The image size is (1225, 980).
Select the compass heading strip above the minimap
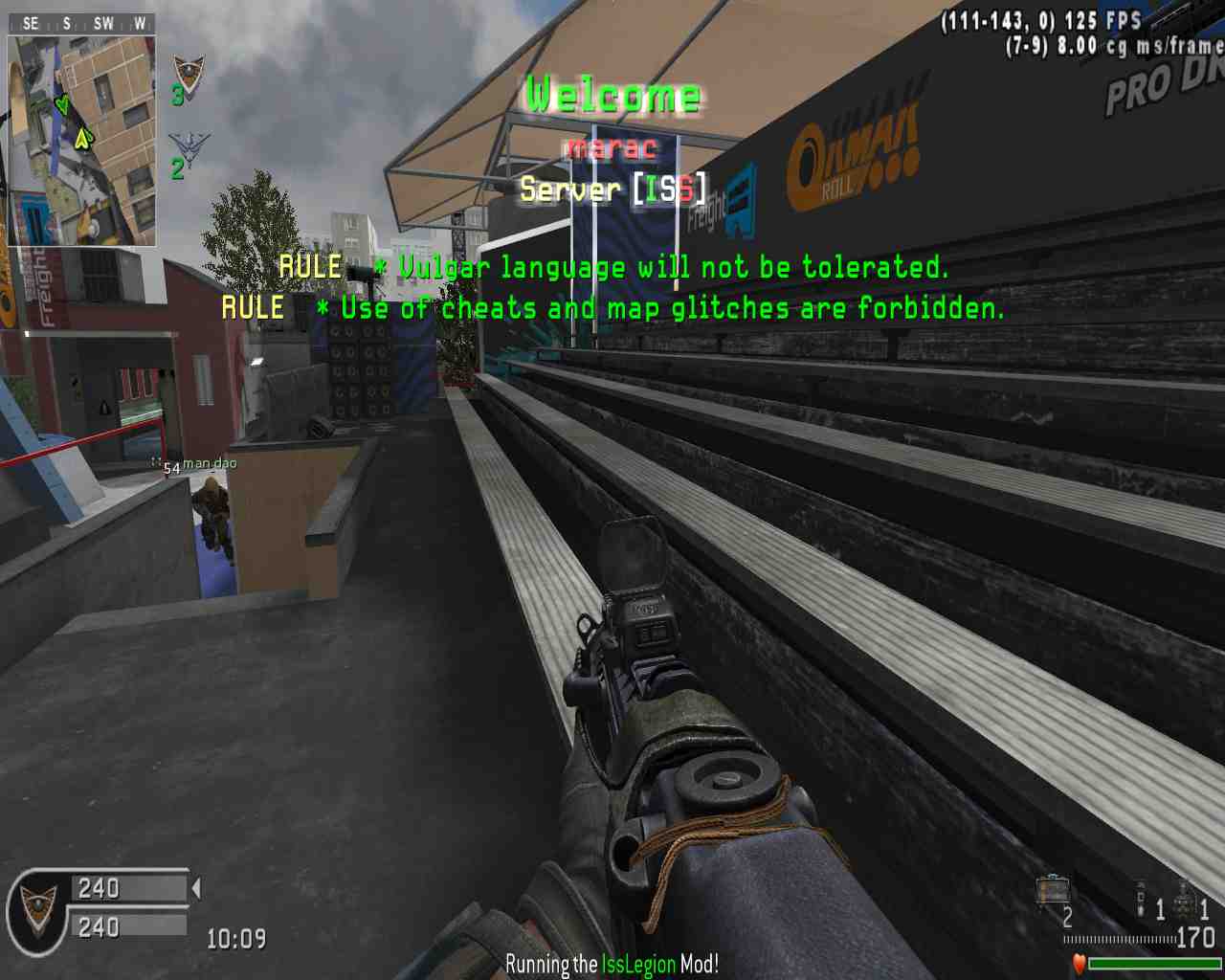[81, 23]
